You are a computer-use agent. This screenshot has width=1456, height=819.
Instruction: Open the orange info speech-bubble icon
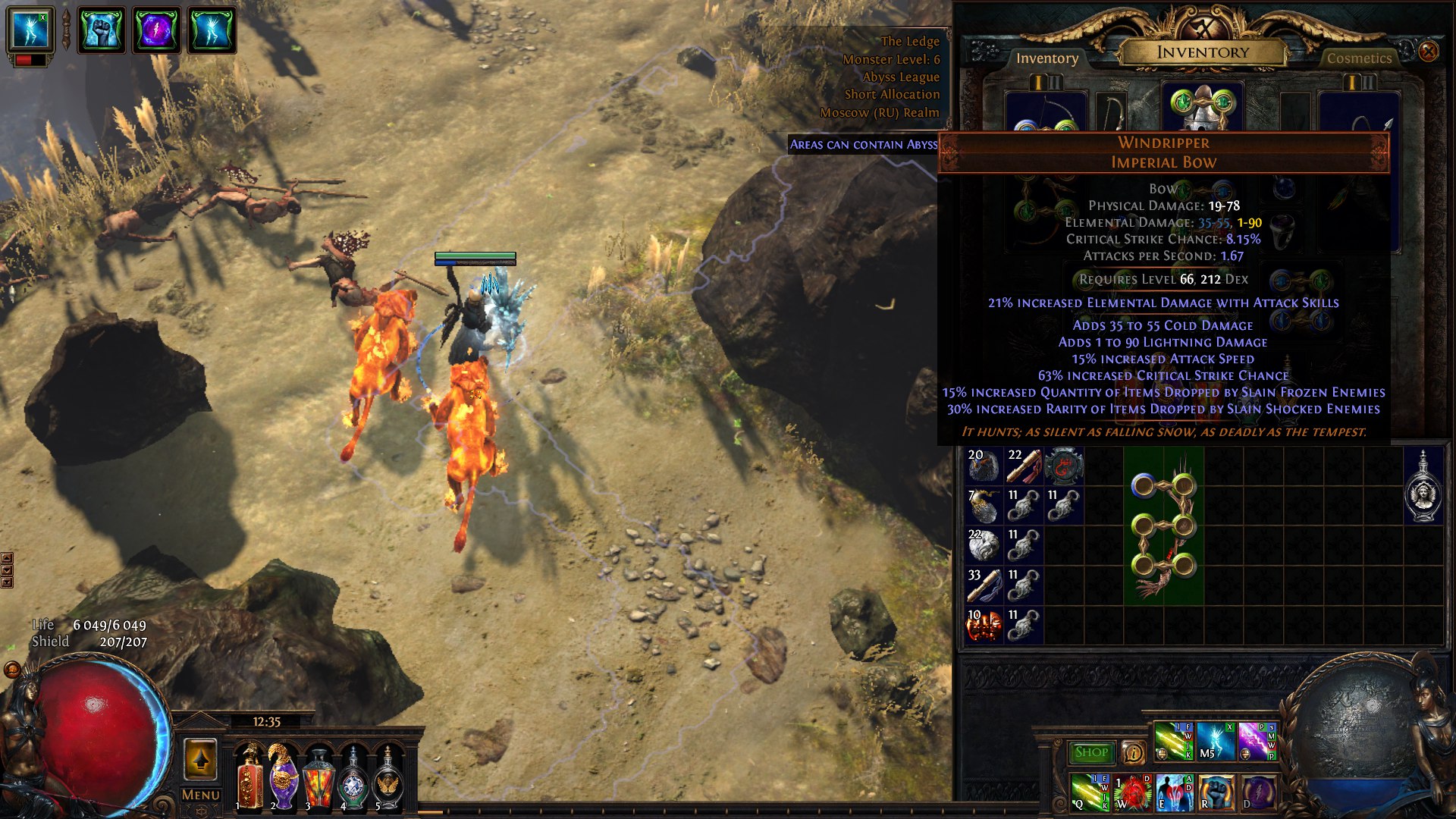click(x=1133, y=752)
